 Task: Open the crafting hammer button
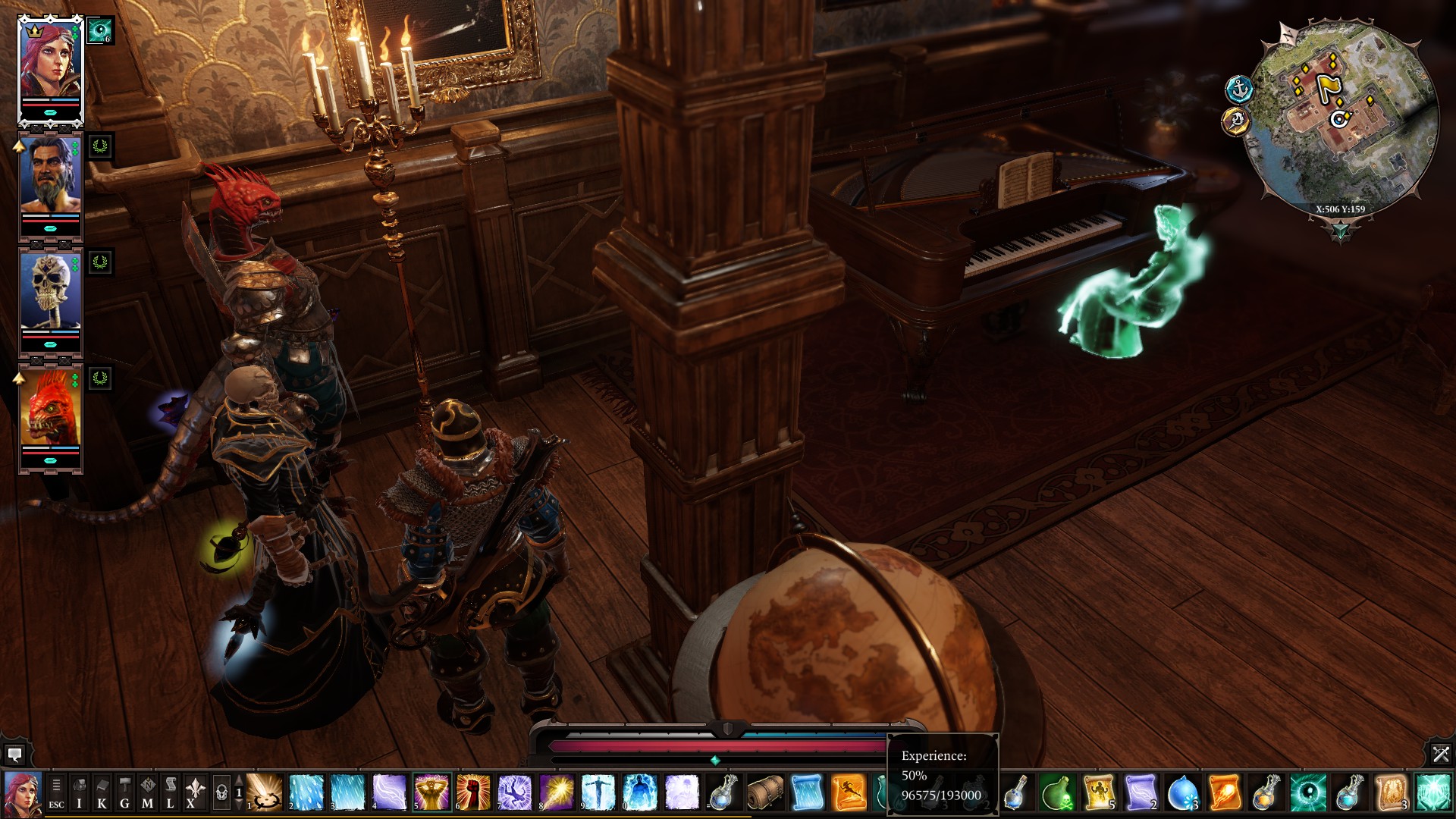124,793
